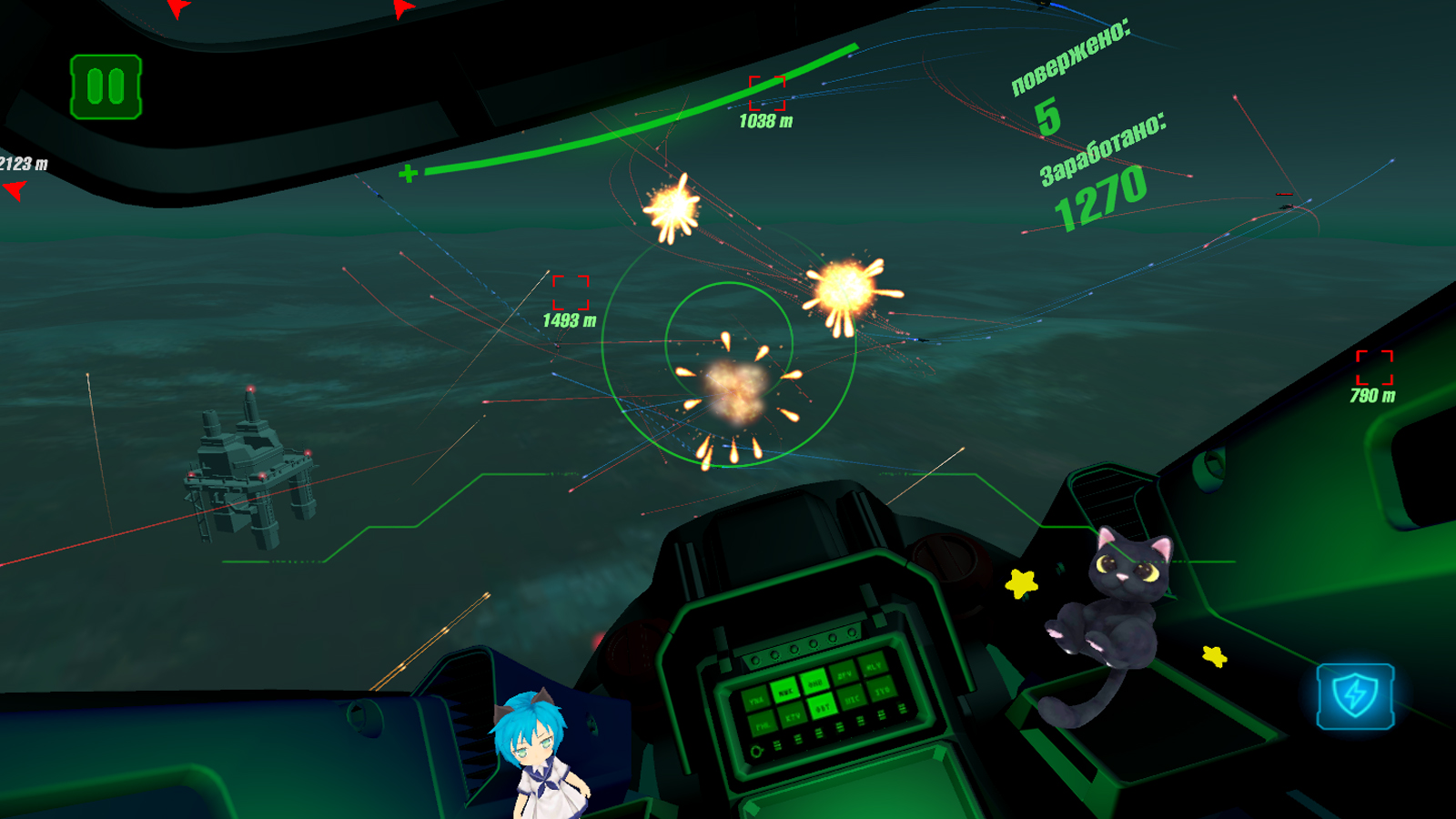Select the 790 m target bracket
The image size is (1456, 819).
1374,369
